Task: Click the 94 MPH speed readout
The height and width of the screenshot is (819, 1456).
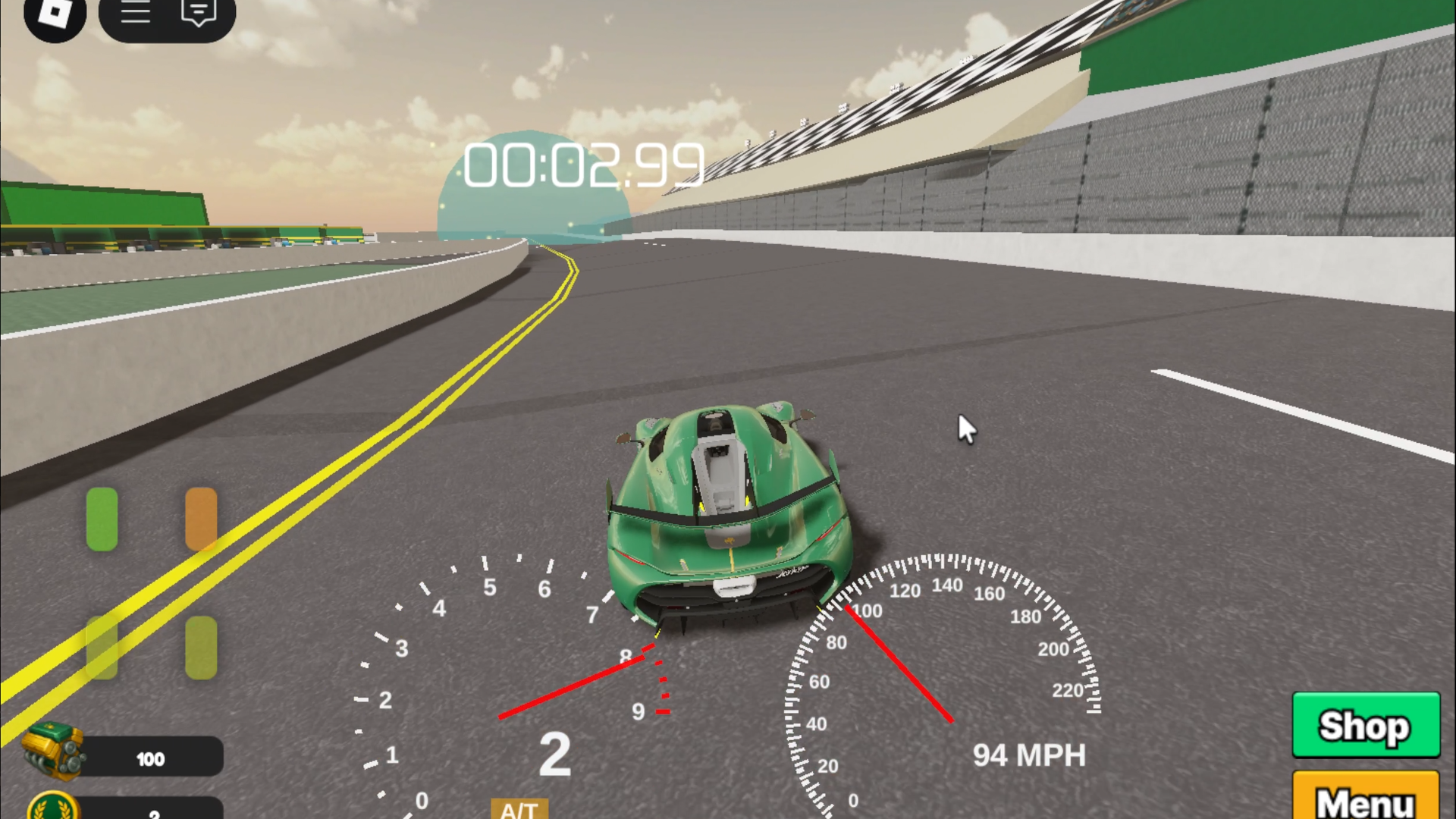Action: pos(1029,755)
